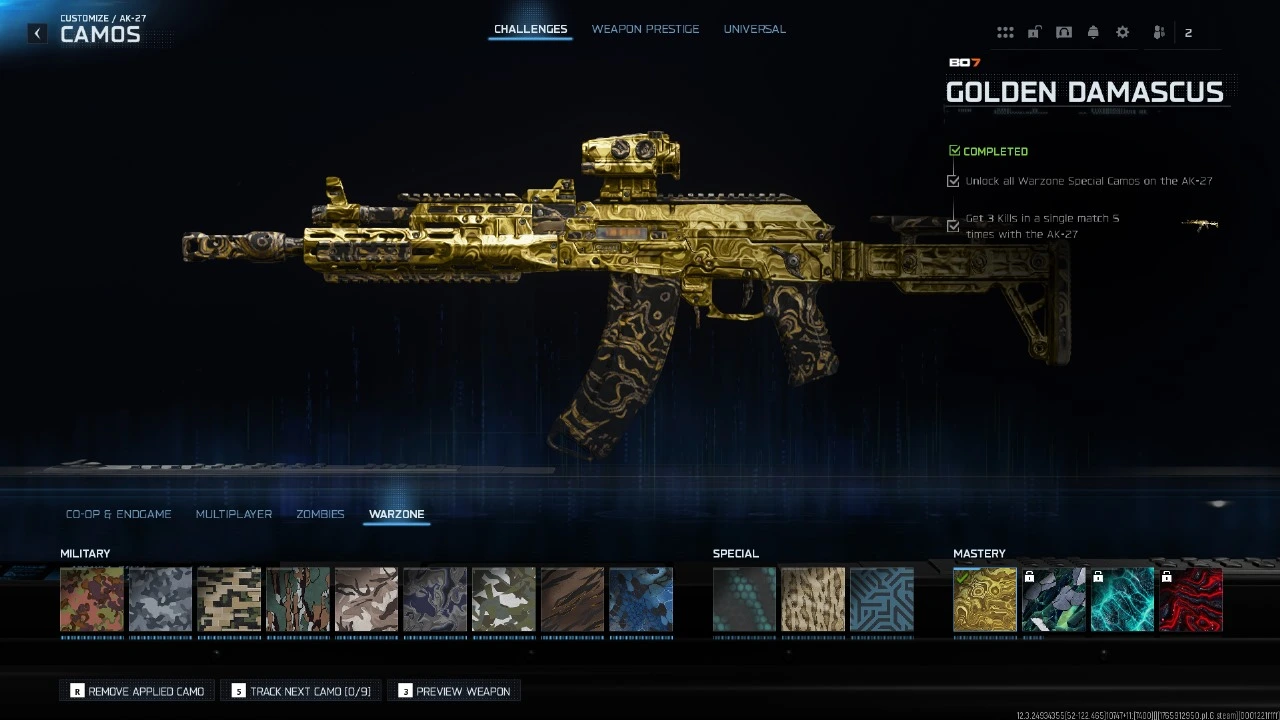Click Remove Applied Camo
Image resolution: width=1280 pixels, height=720 pixels.
[136, 690]
